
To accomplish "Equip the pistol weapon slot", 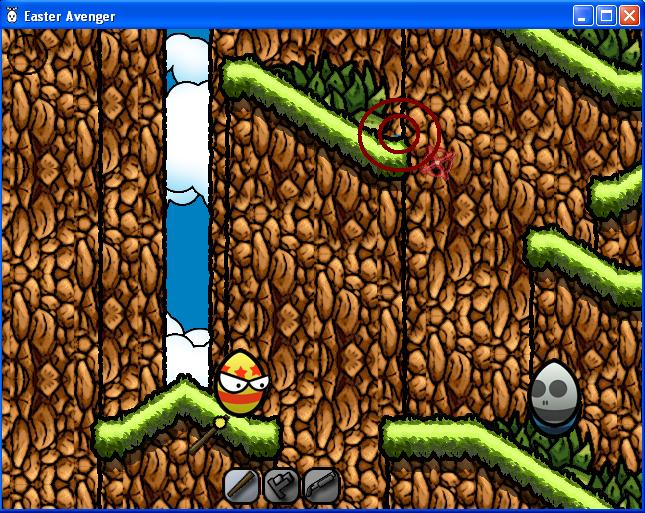I will [281, 486].
